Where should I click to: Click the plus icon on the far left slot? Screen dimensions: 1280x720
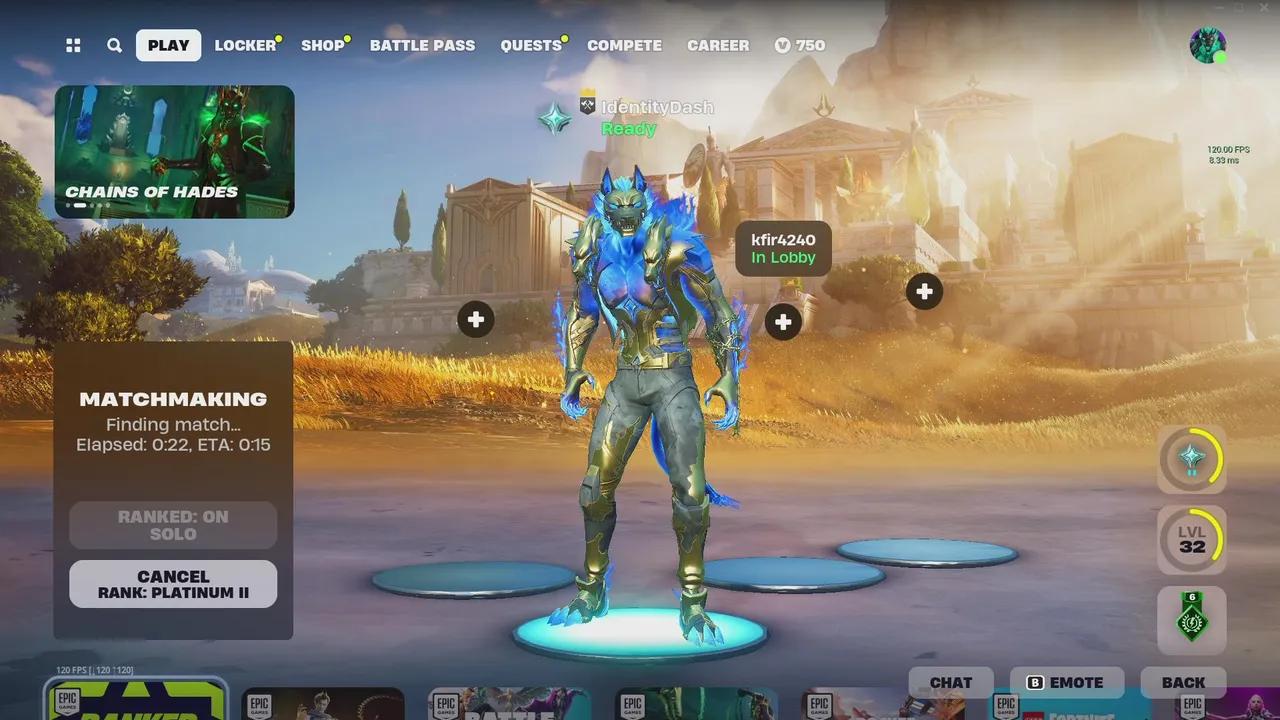tap(475, 319)
